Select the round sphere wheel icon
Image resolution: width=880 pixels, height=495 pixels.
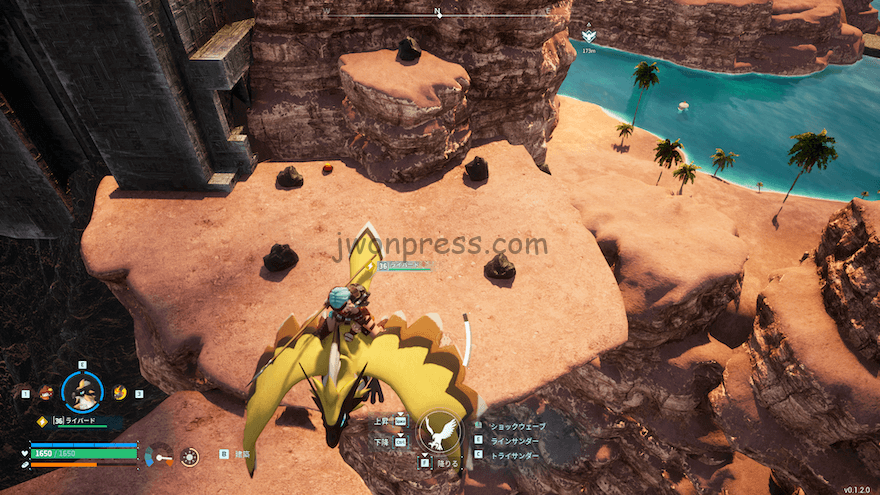pos(189,457)
